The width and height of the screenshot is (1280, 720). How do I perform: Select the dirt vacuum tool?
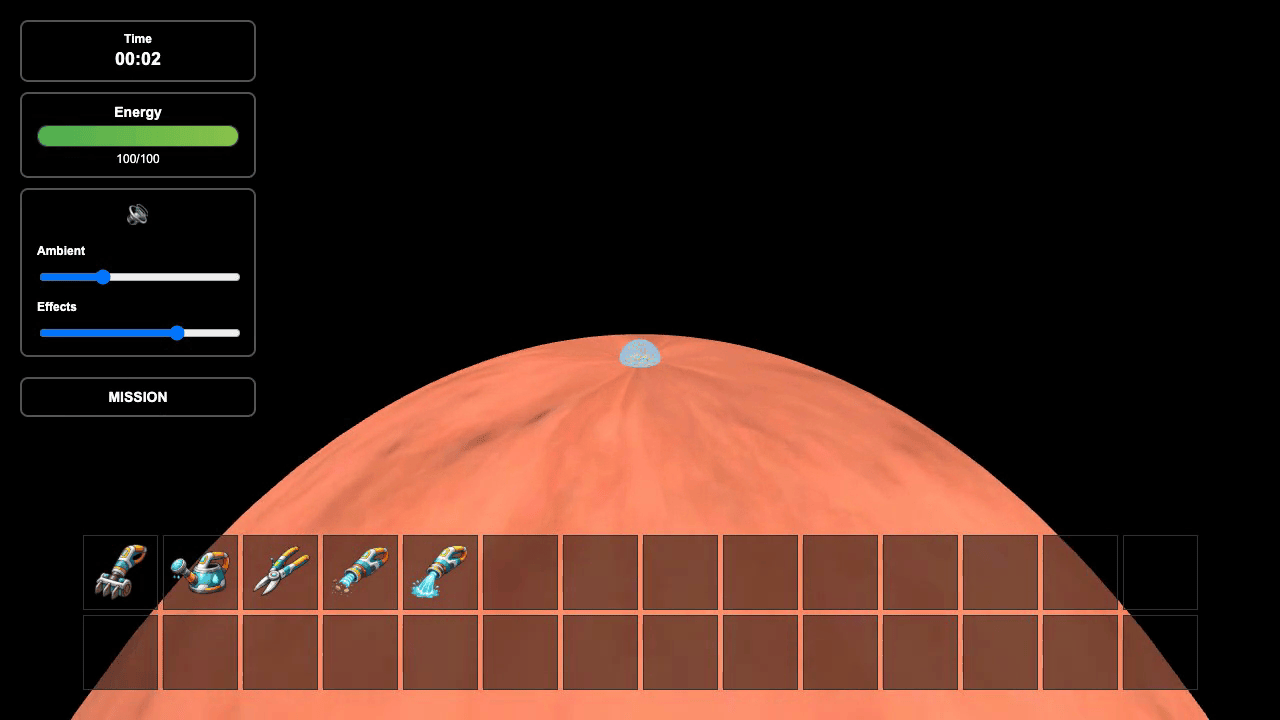[x=360, y=572]
